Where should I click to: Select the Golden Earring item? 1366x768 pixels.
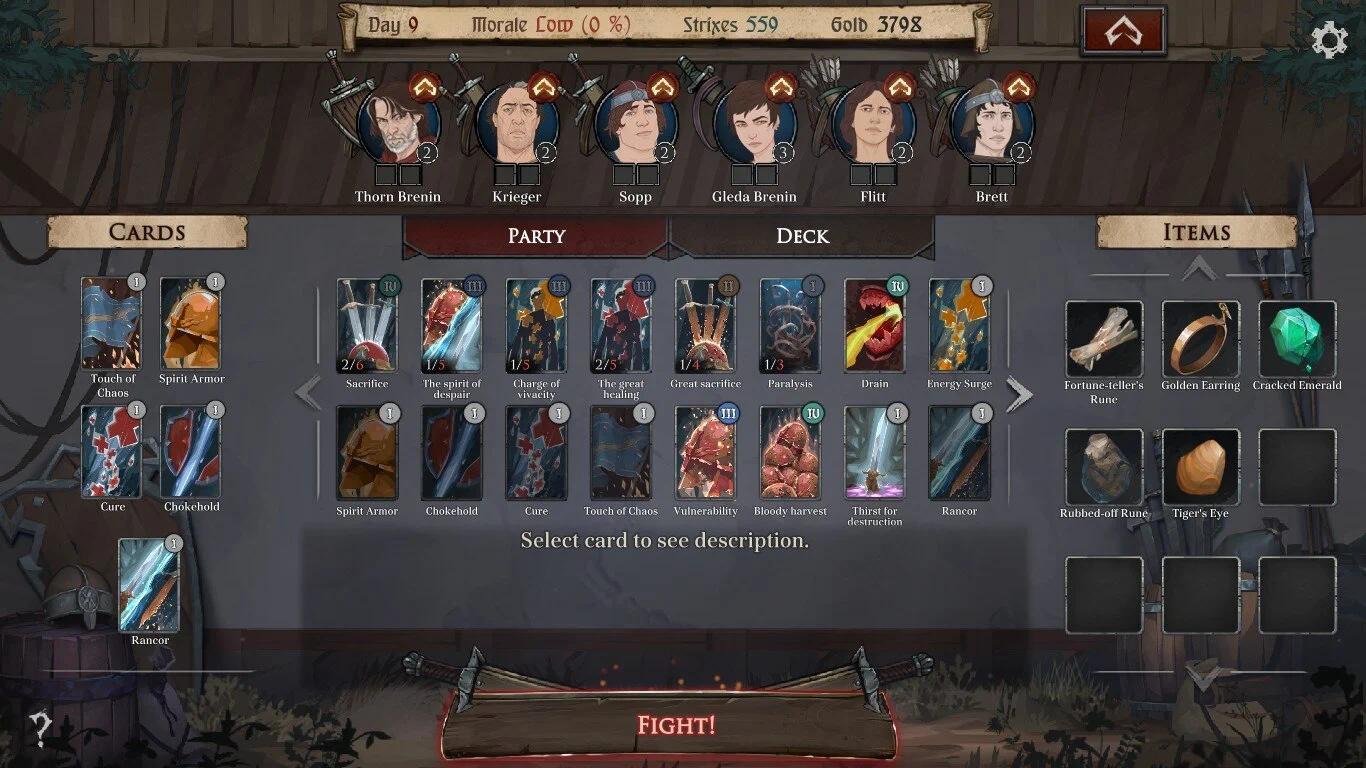pos(1200,340)
